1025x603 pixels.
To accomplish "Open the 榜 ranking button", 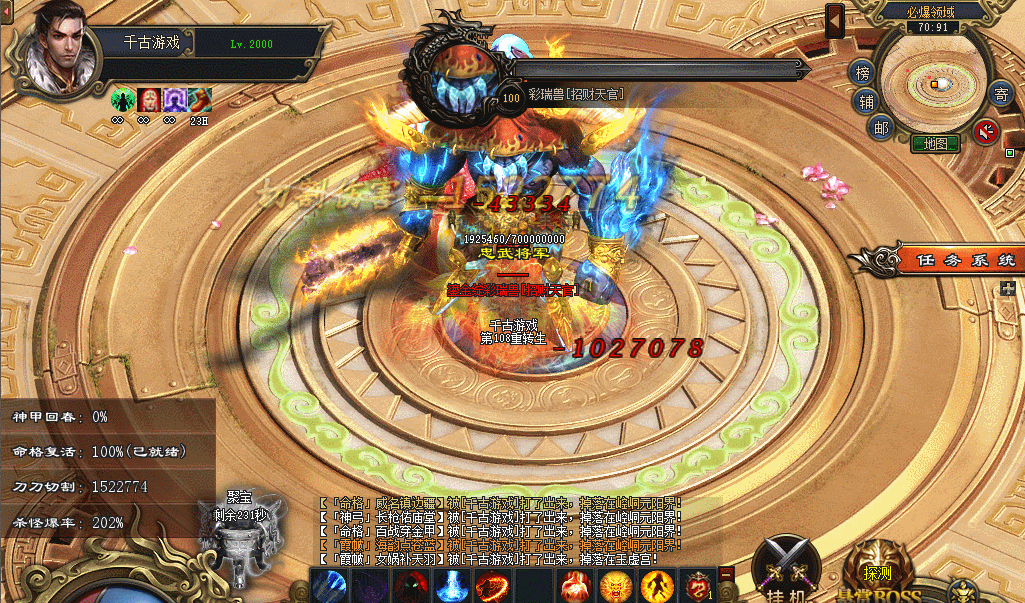I will pos(862,73).
